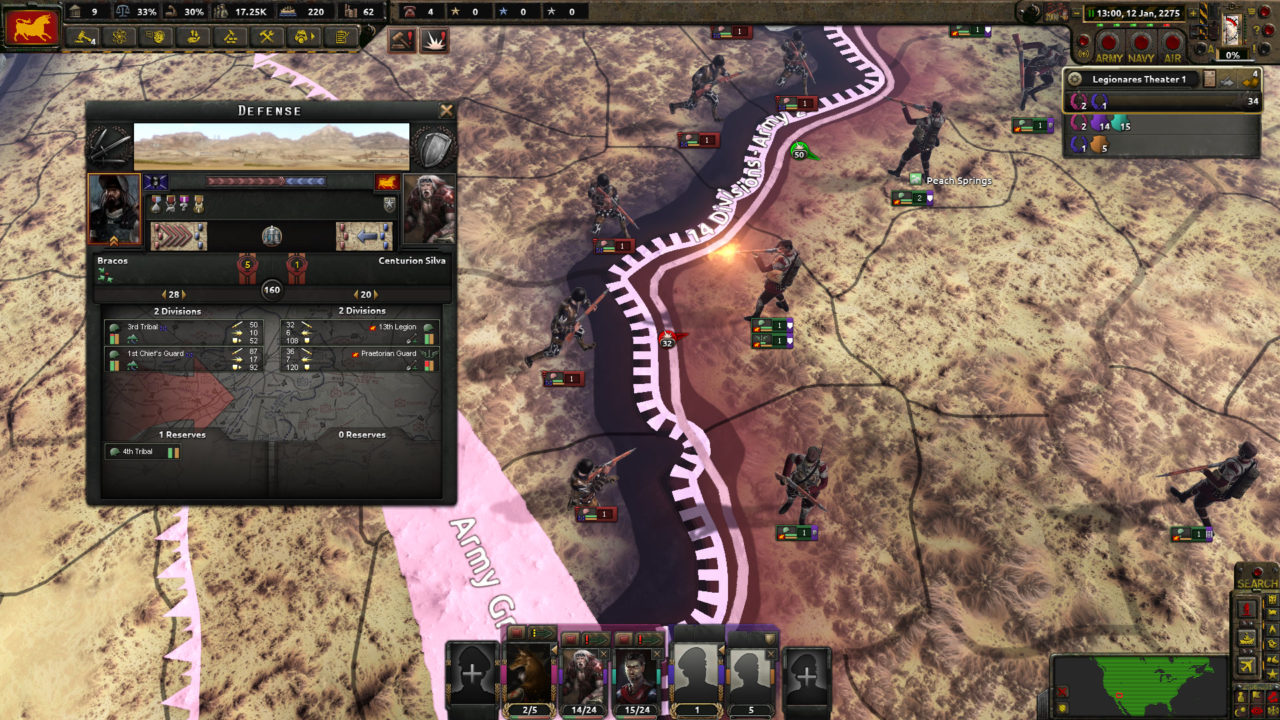Toggle the ARMY units view button
The width and height of the screenshot is (1280, 720).
coord(1109,39)
